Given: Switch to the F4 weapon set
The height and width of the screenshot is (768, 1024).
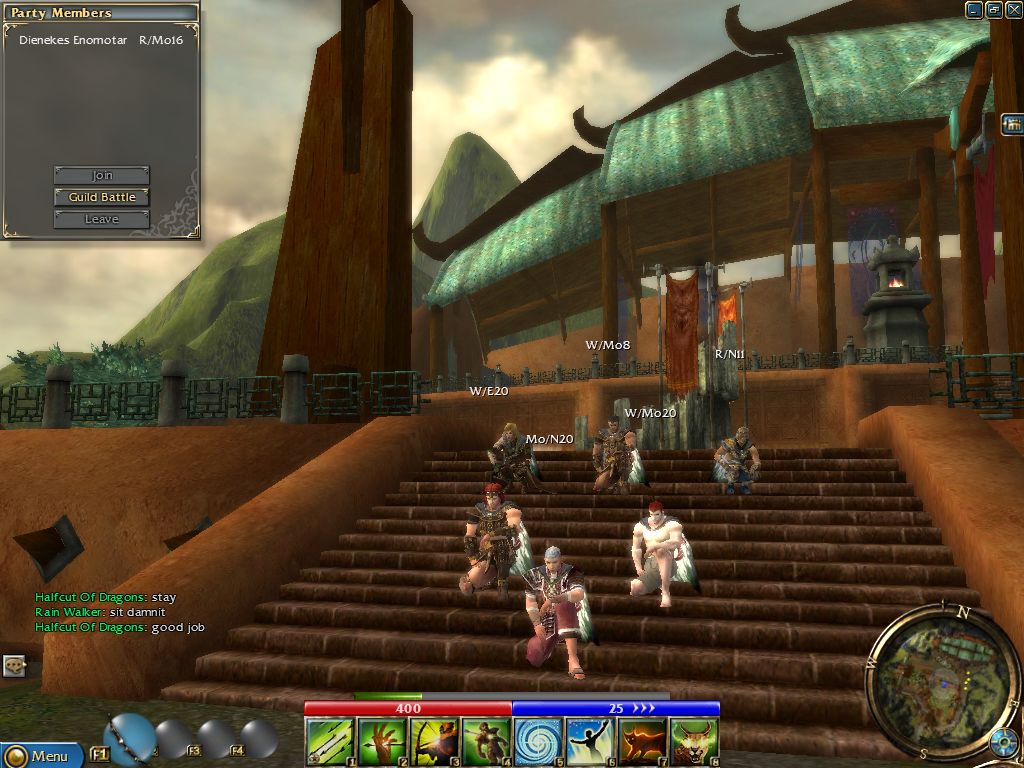Looking at the screenshot, I should (259, 740).
